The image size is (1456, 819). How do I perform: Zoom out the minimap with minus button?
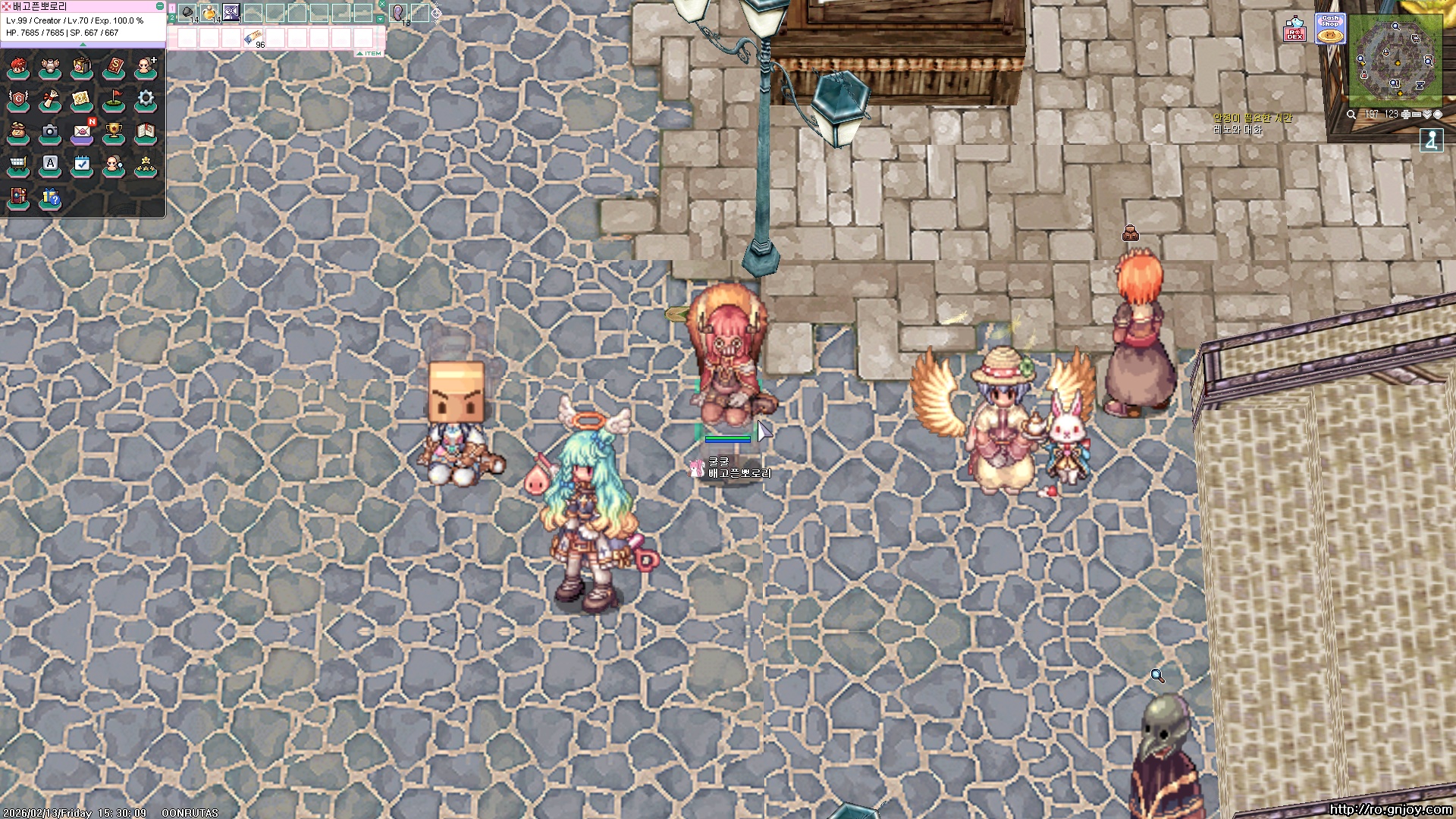pyautogui.click(x=1416, y=115)
